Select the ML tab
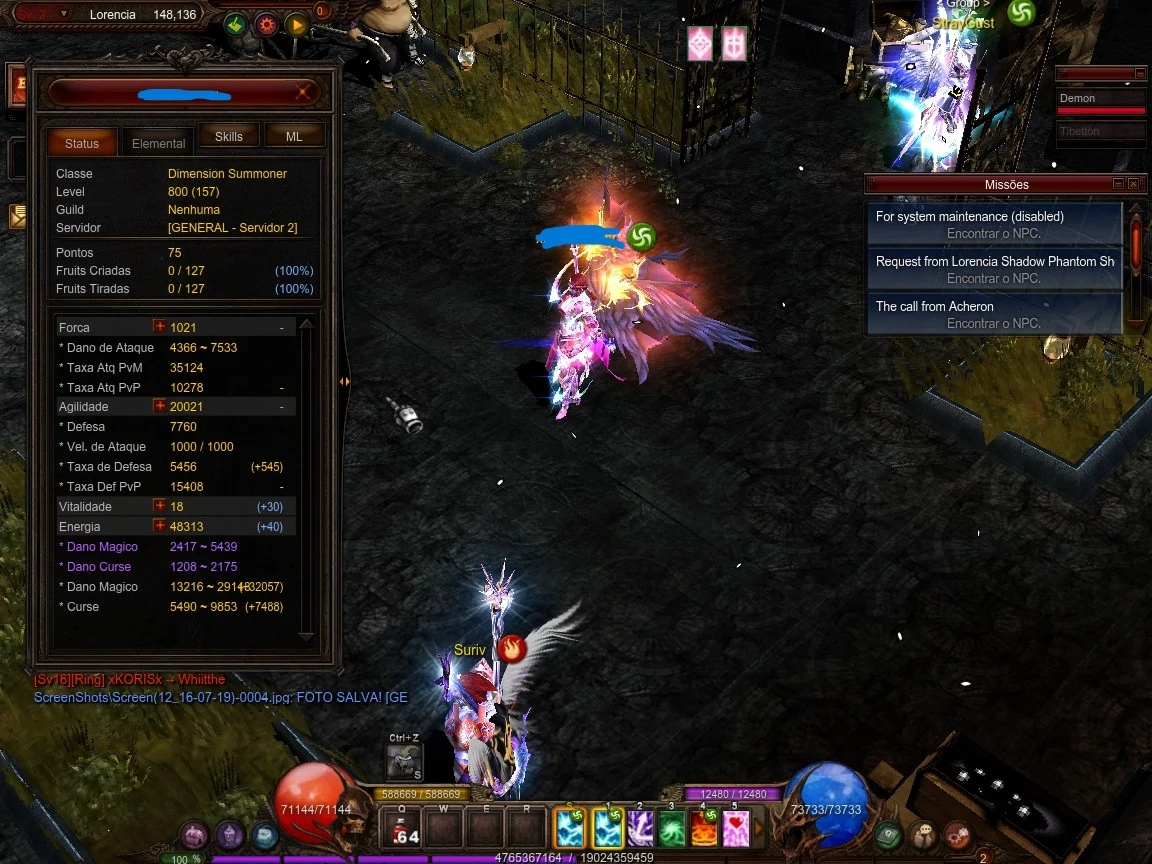 [x=294, y=136]
